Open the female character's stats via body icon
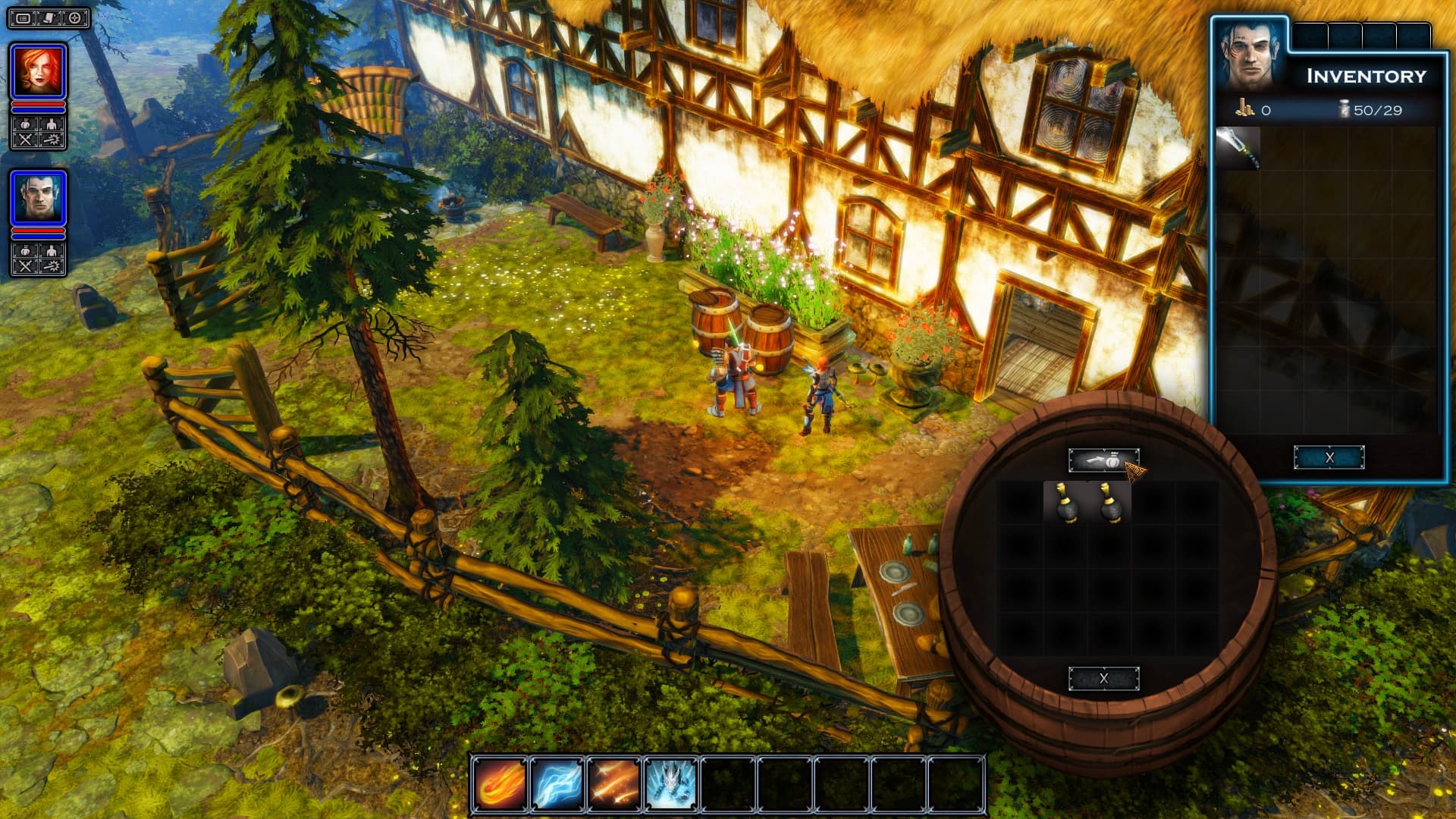 pyautogui.click(x=51, y=124)
